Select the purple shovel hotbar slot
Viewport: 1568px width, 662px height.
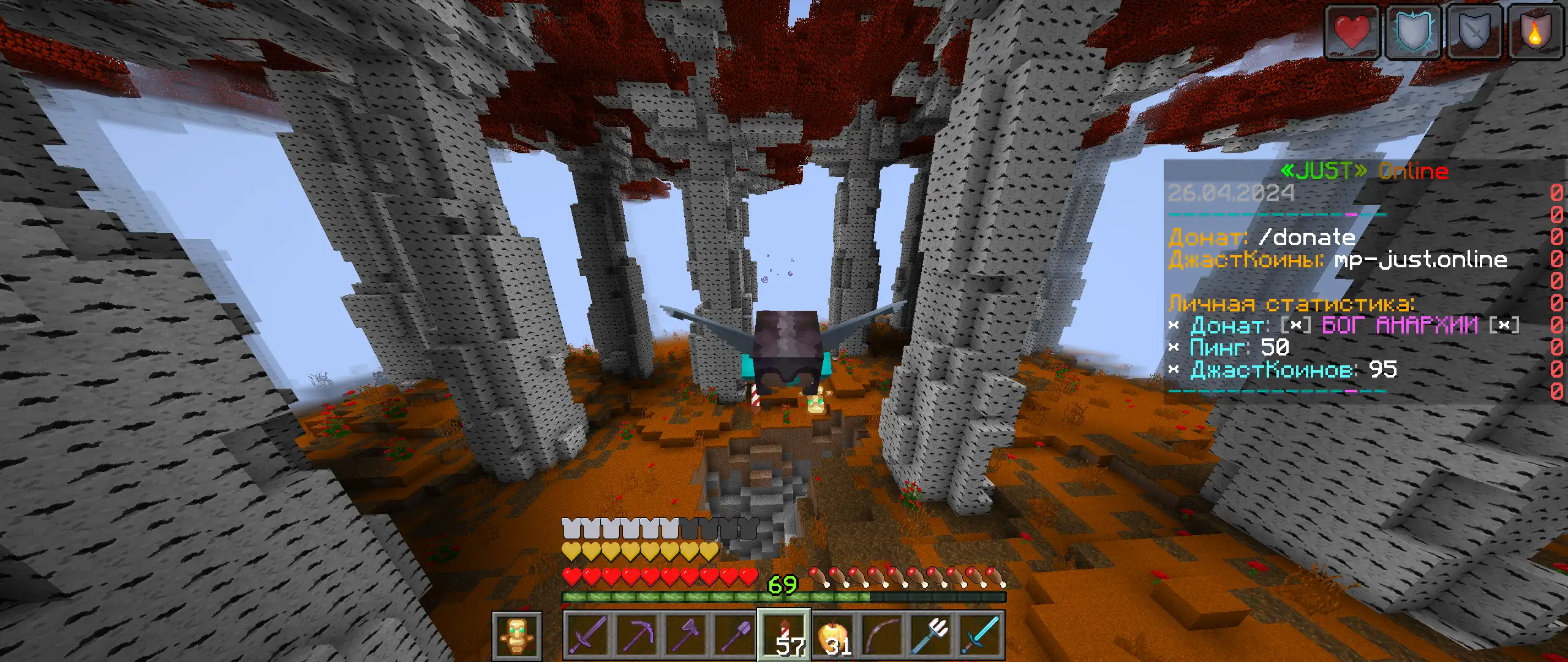735,636
